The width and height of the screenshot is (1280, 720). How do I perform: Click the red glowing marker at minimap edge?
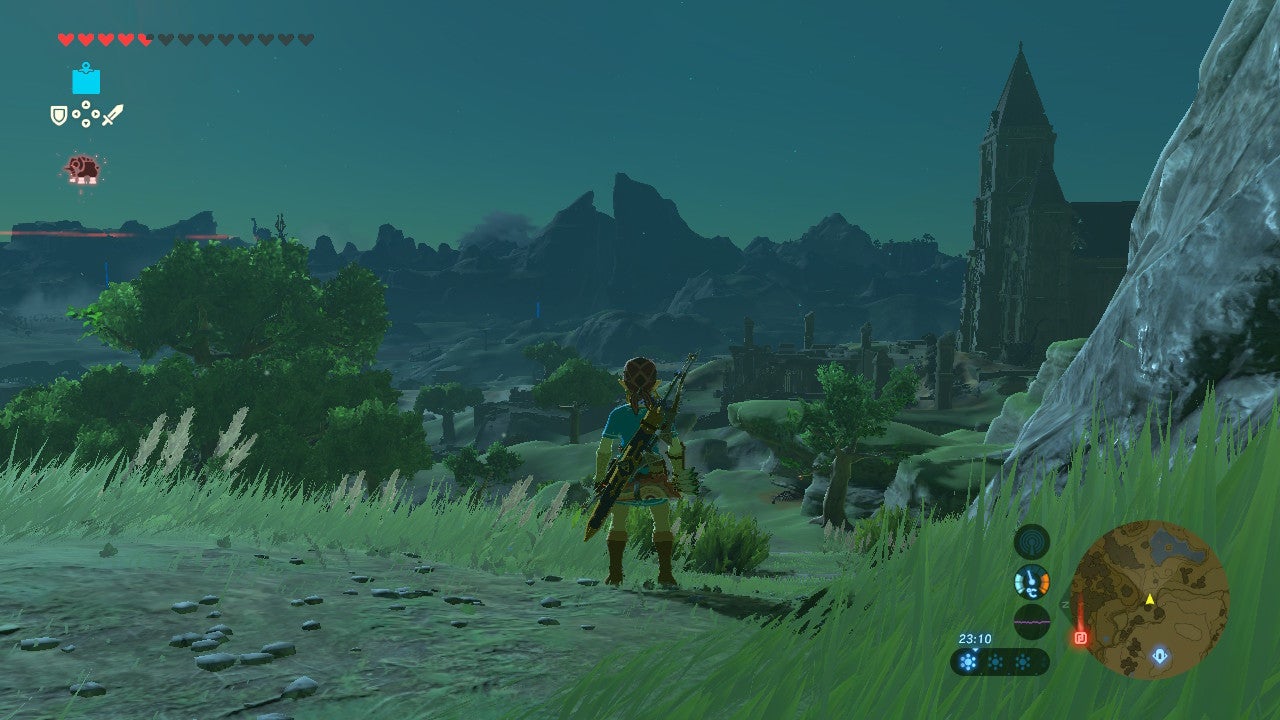point(1080,636)
